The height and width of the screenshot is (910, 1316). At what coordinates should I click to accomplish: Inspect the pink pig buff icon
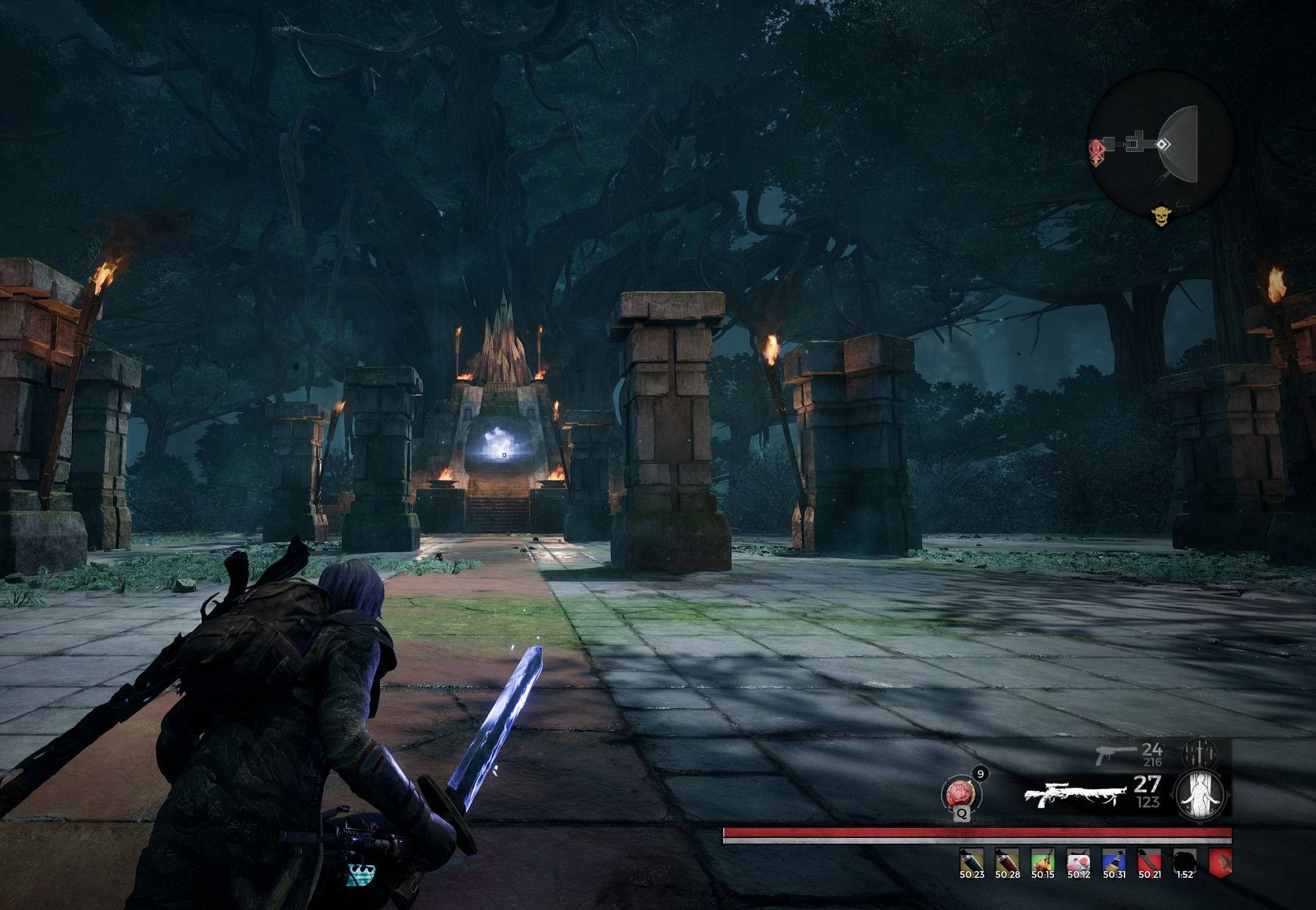coord(1078,859)
